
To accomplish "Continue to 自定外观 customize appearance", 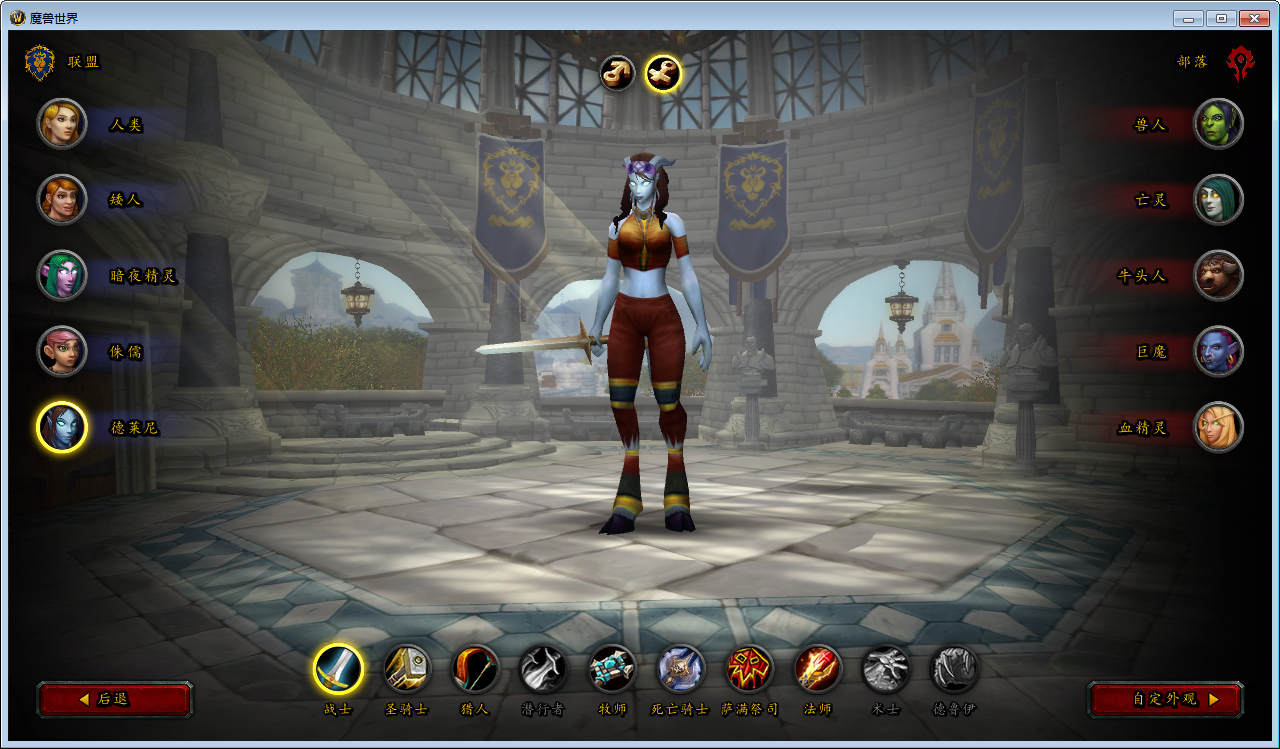I will (x=1165, y=699).
